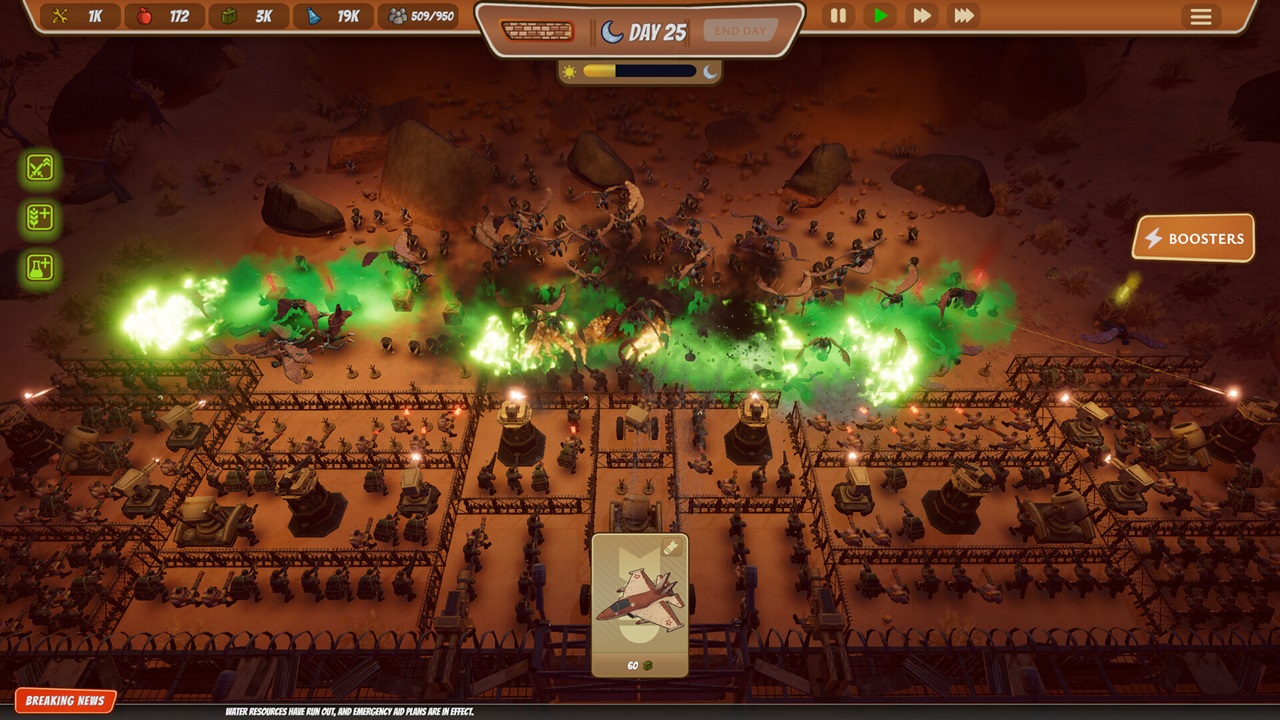Set game speed to normal play
The height and width of the screenshot is (720, 1280).
[x=880, y=16]
